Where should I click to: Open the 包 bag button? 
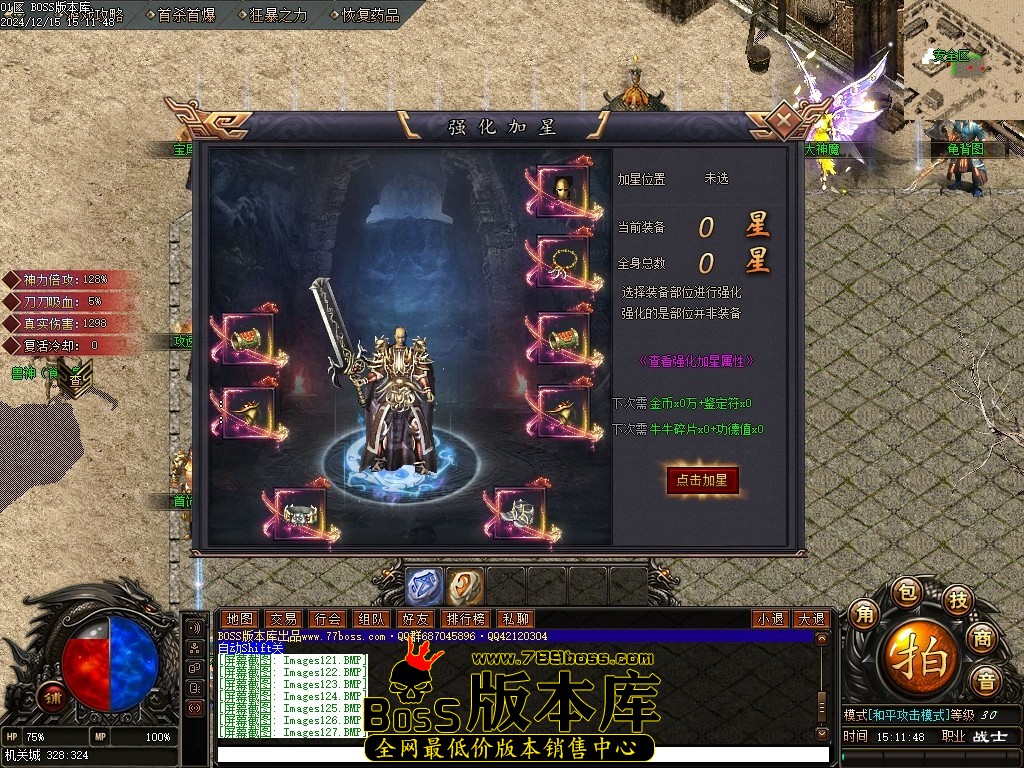pos(905,591)
